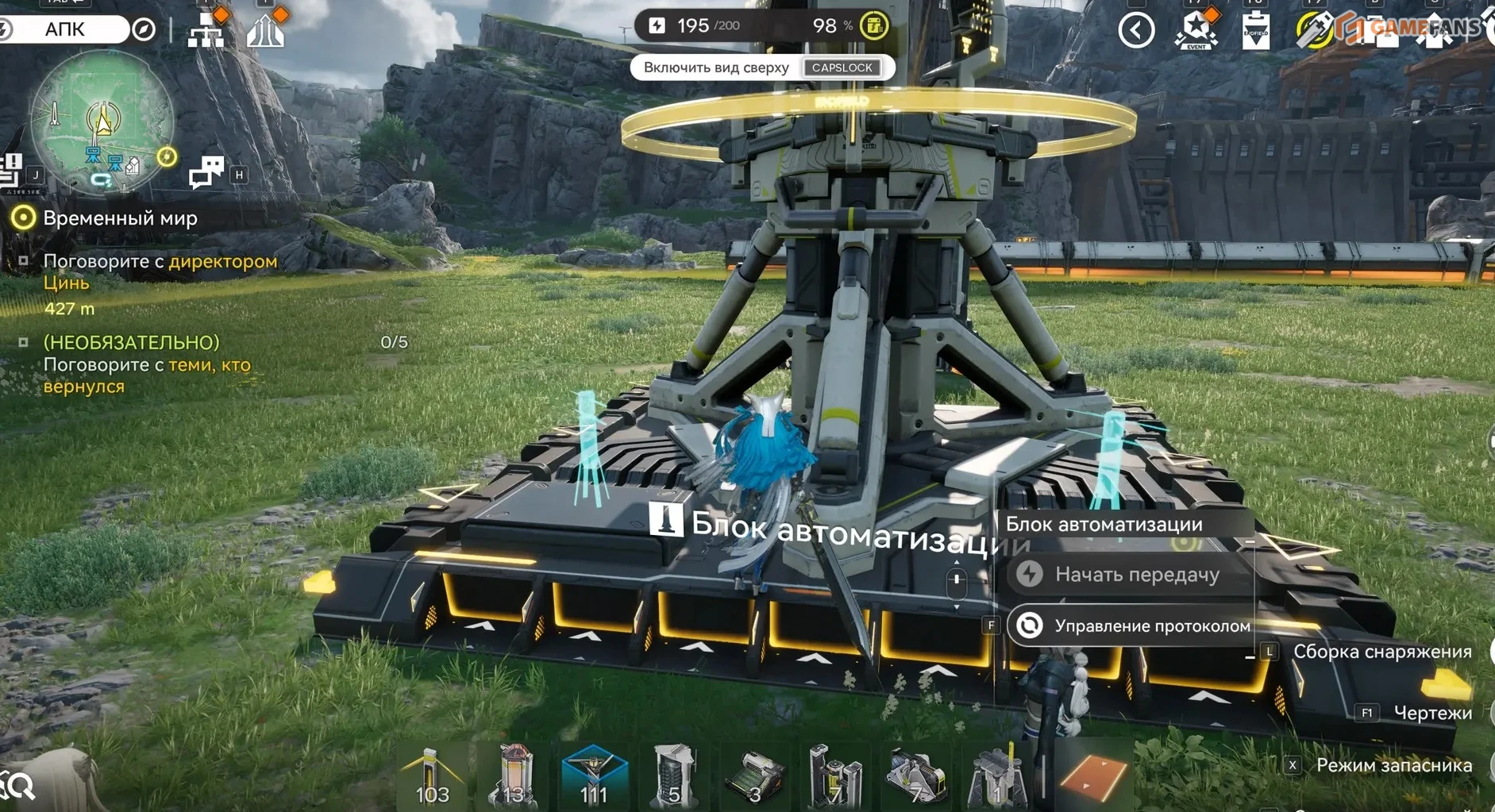Screen dimensions: 1495x812
Task: Toggle 'Режим запасника' mode
Action: click(1393, 765)
